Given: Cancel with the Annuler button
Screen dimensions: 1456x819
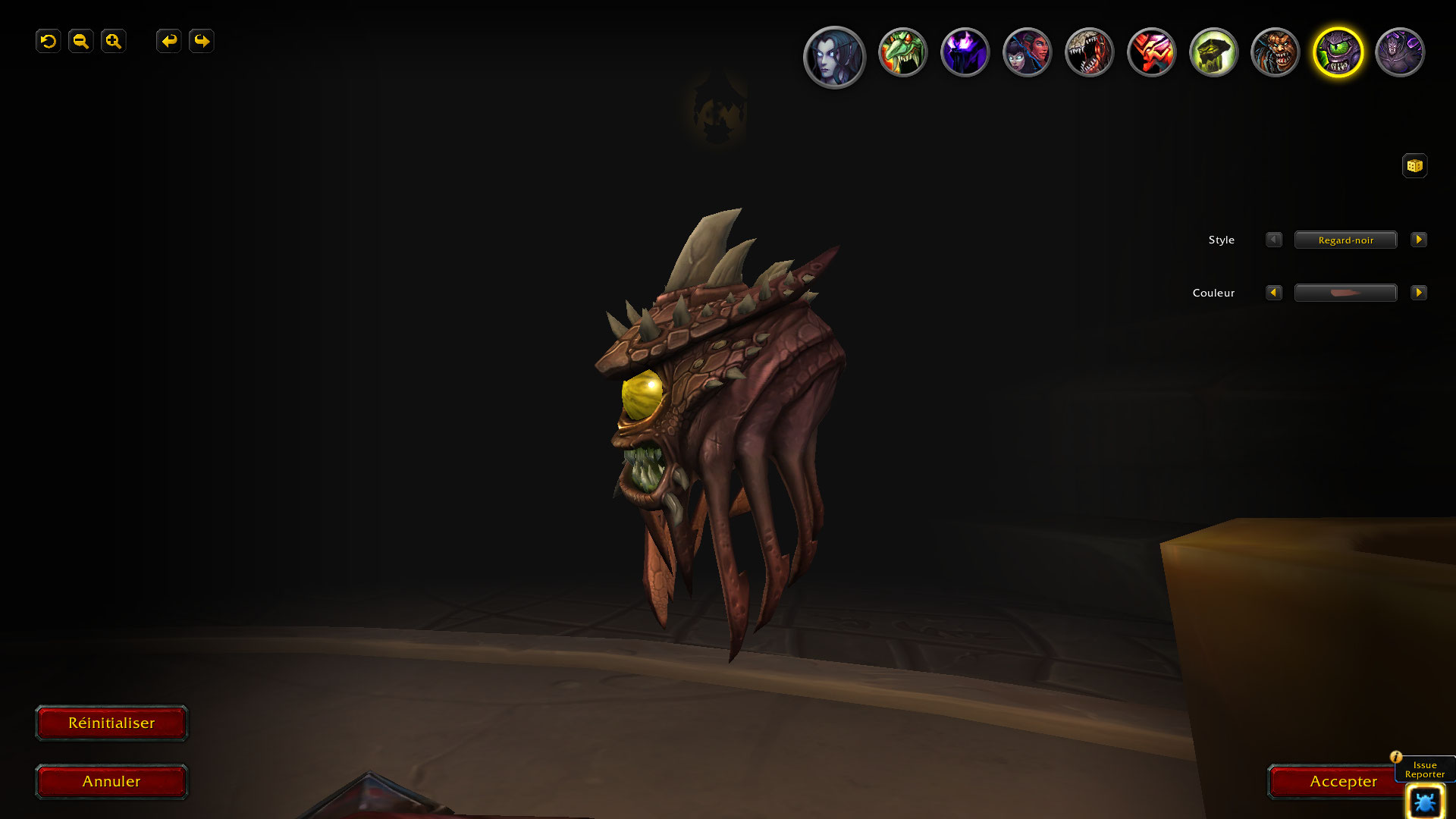Looking at the screenshot, I should (111, 782).
